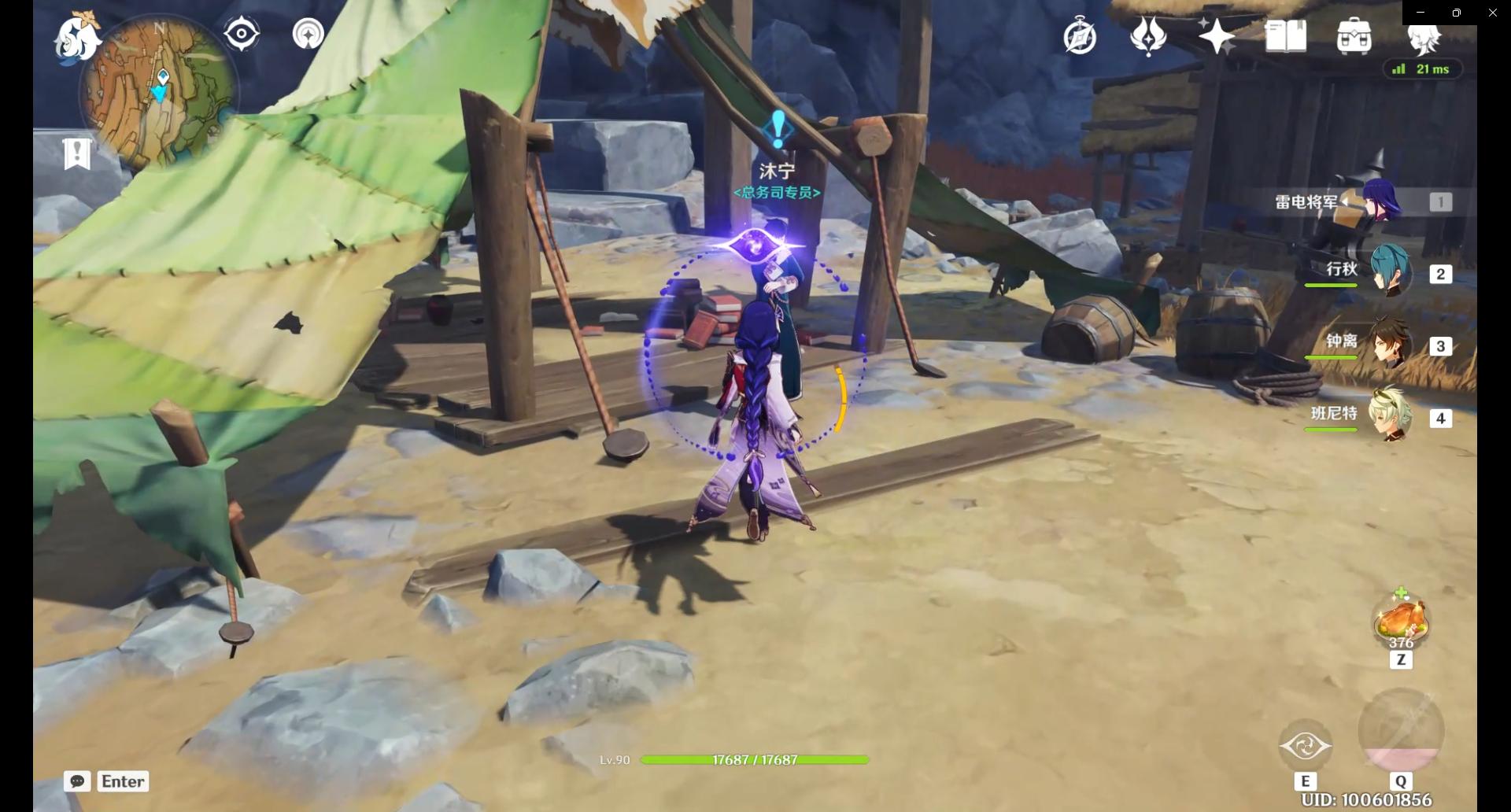Activate the elemental sight eye icon

pos(241,35)
